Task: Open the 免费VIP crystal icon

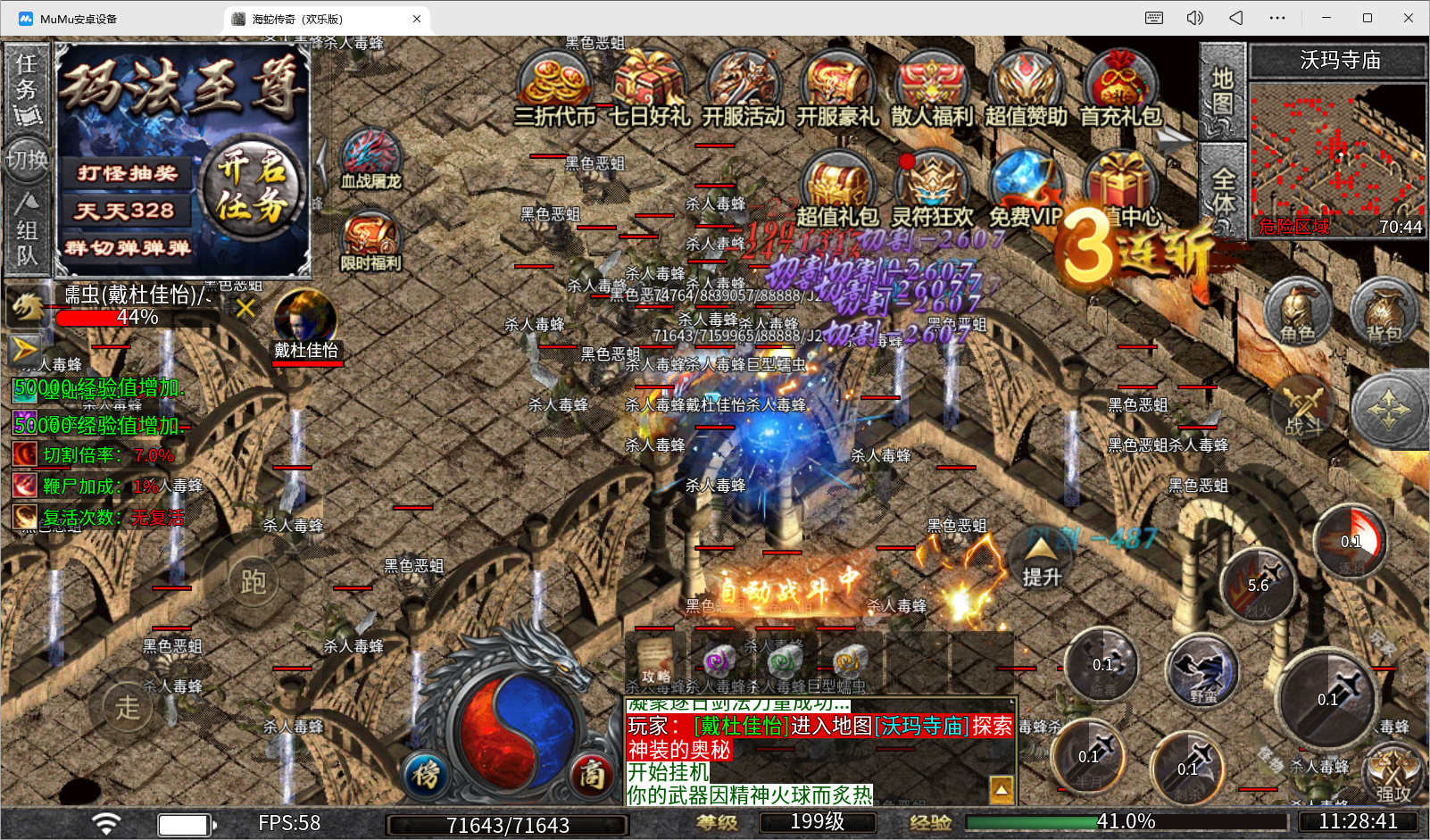Action: [1026, 187]
